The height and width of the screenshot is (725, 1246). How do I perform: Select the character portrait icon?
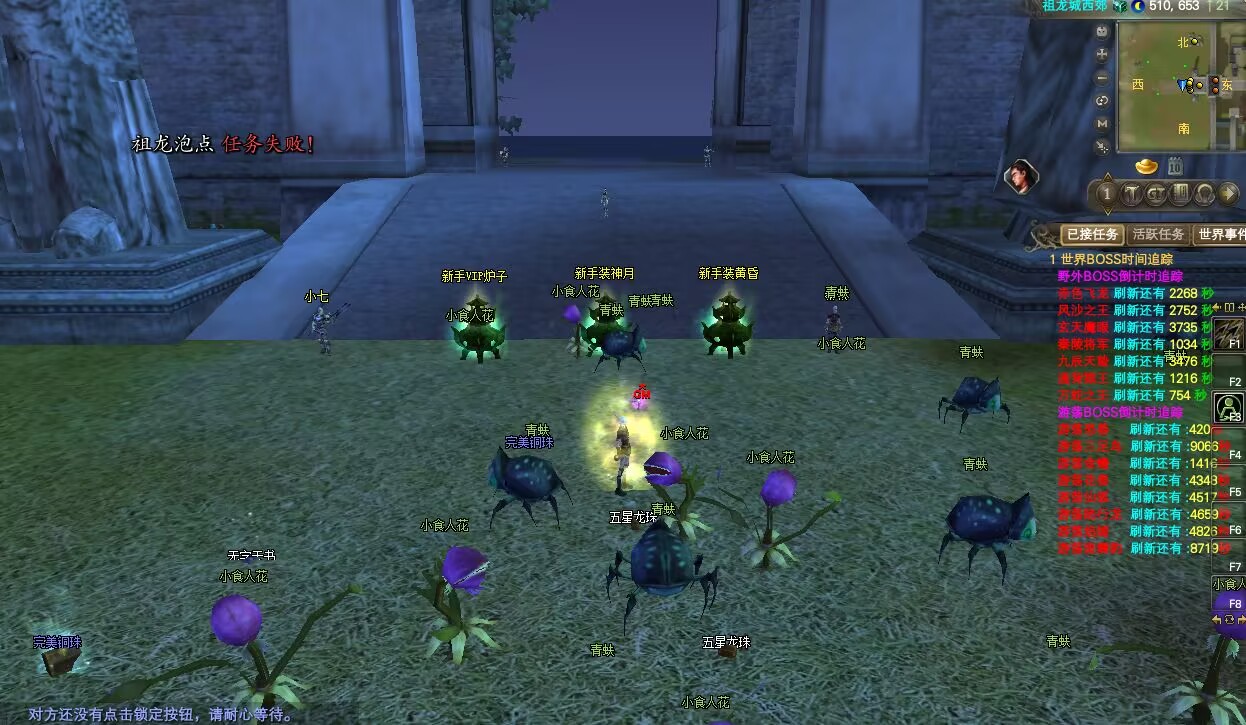point(1020,178)
